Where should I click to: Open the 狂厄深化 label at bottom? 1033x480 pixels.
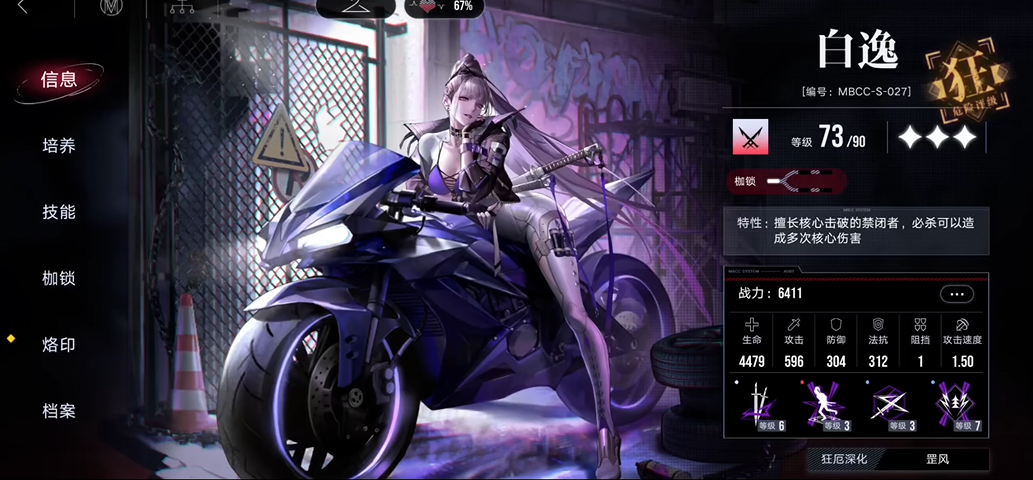[x=845, y=460]
